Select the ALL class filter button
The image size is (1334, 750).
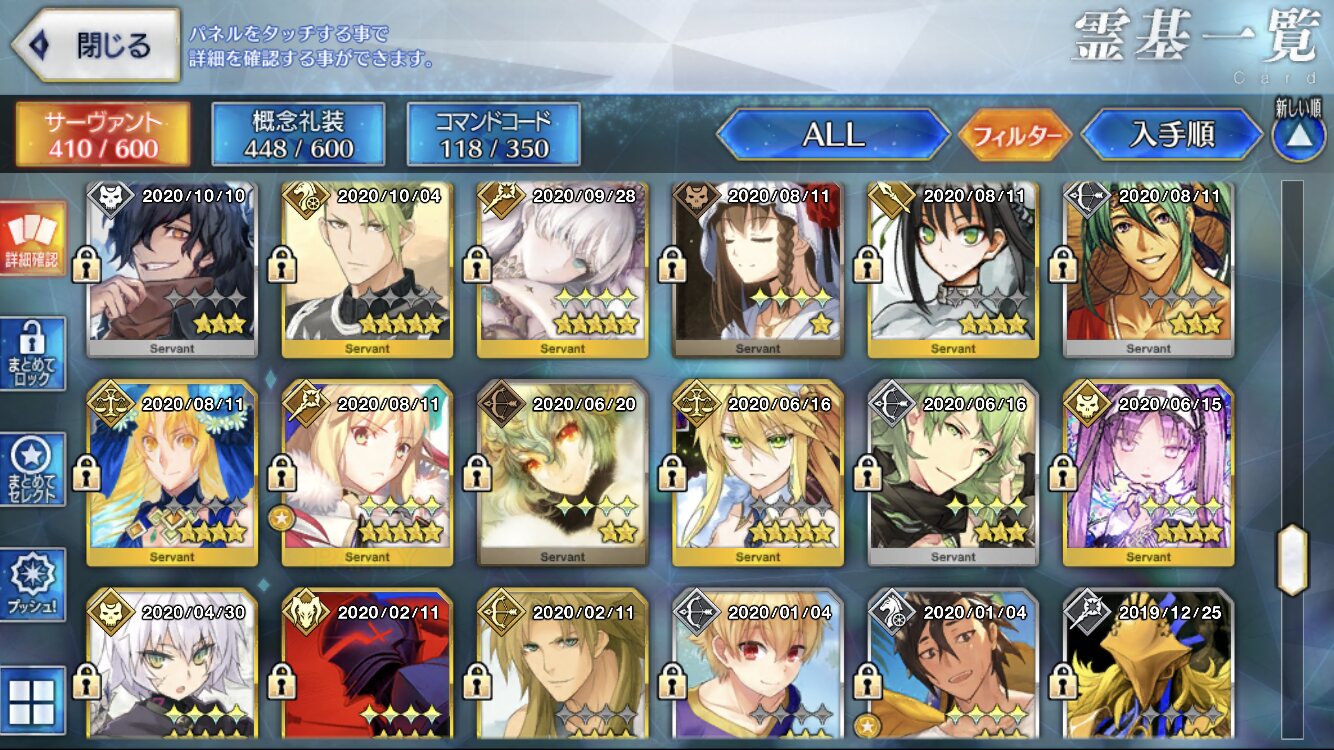coord(833,134)
